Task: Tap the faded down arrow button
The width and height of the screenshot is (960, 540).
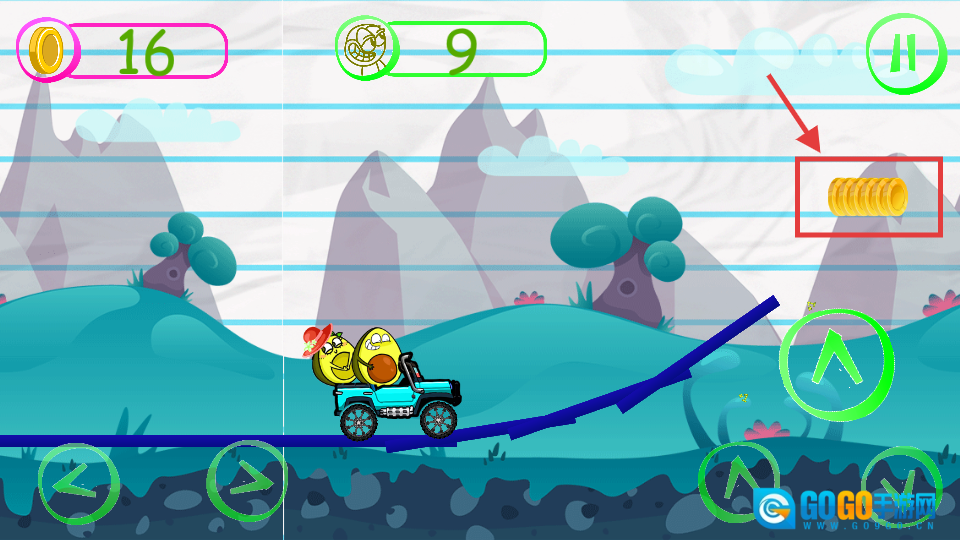Action: [x=900, y=482]
